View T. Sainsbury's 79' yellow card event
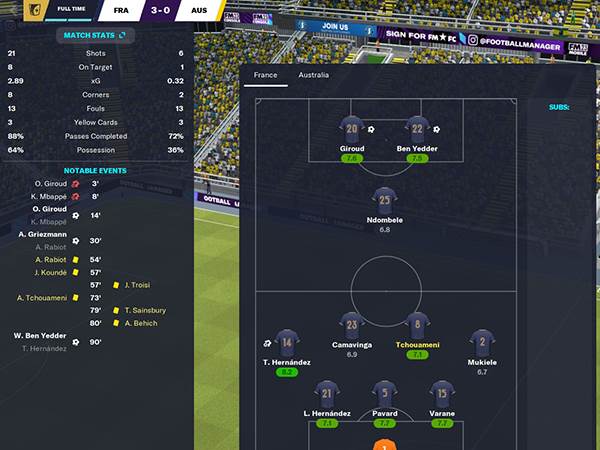 pyautogui.click(x=145, y=310)
